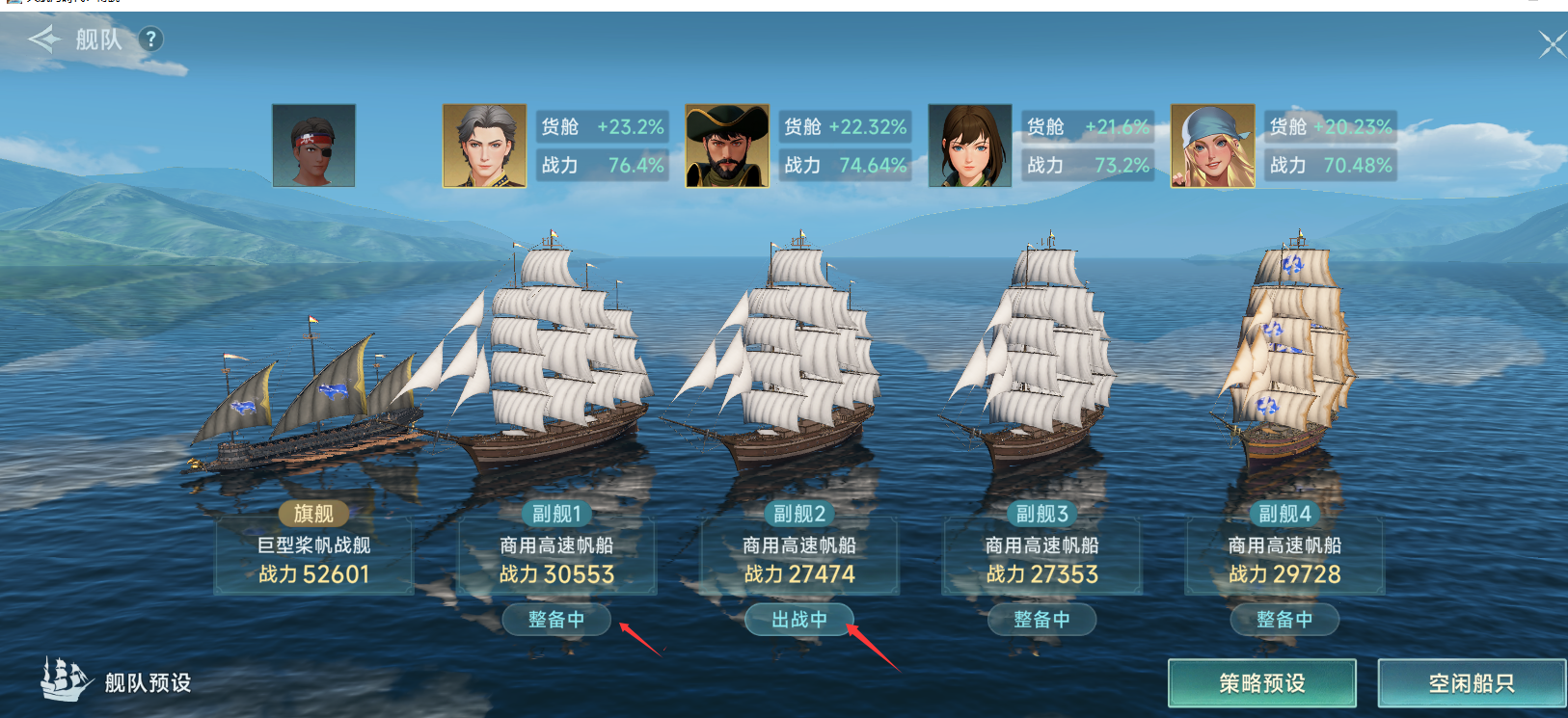Screen dimensions: 1568x718
Task: Select the 旗舰 flagship label tab
Action: [x=312, y=513]
